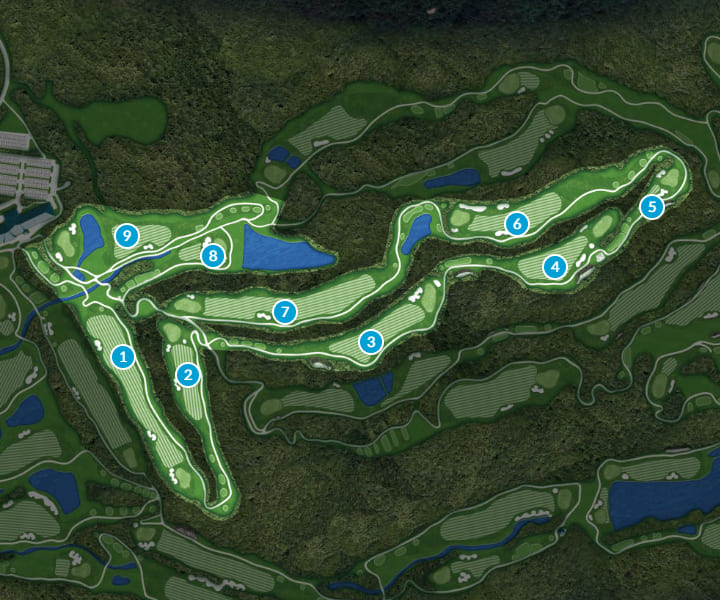Select the hole 4 marker

point(555,267)
